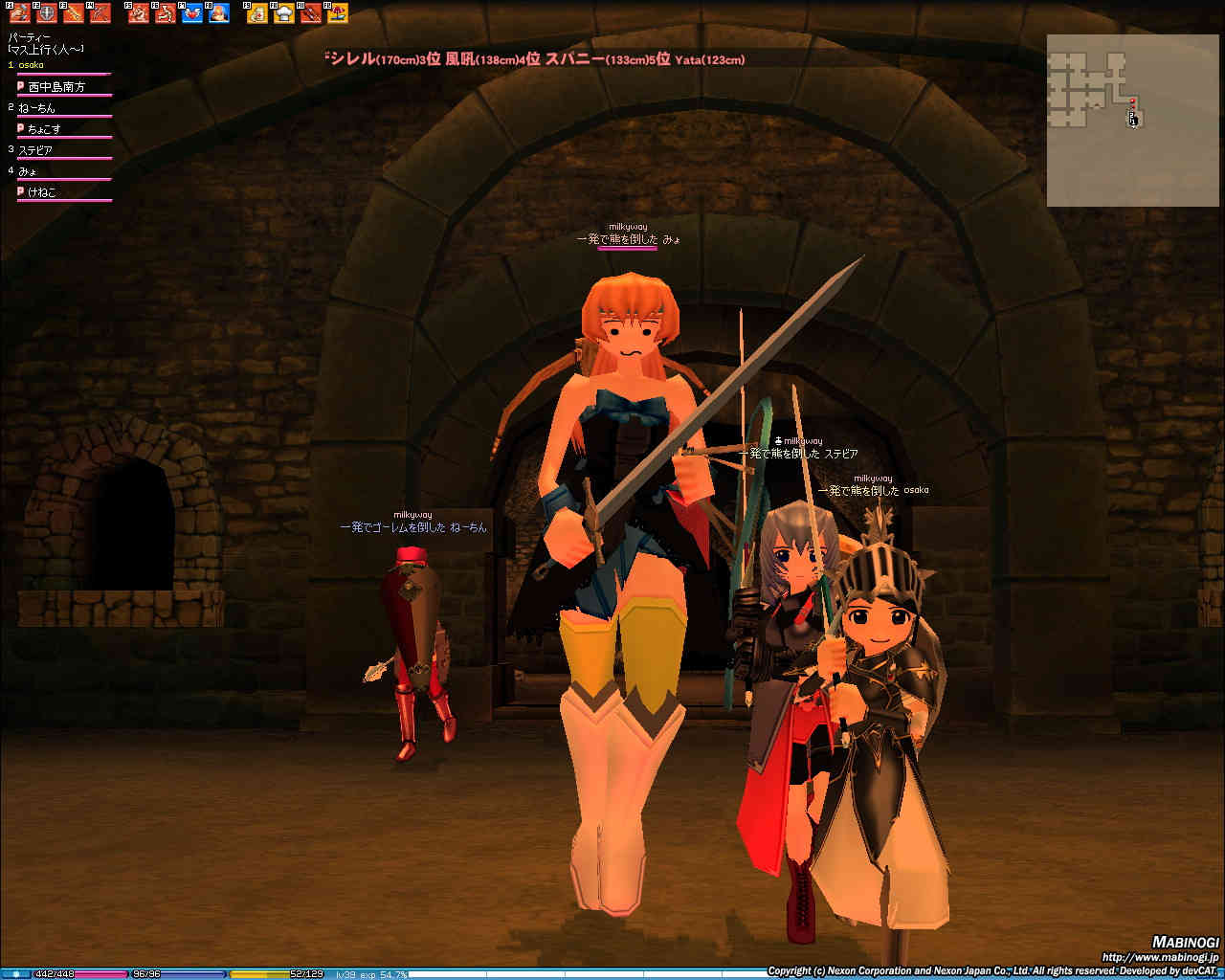Cast the F7 winged heart skill
Viewport: 1225px width, 980px height.
tap(192, 13)
